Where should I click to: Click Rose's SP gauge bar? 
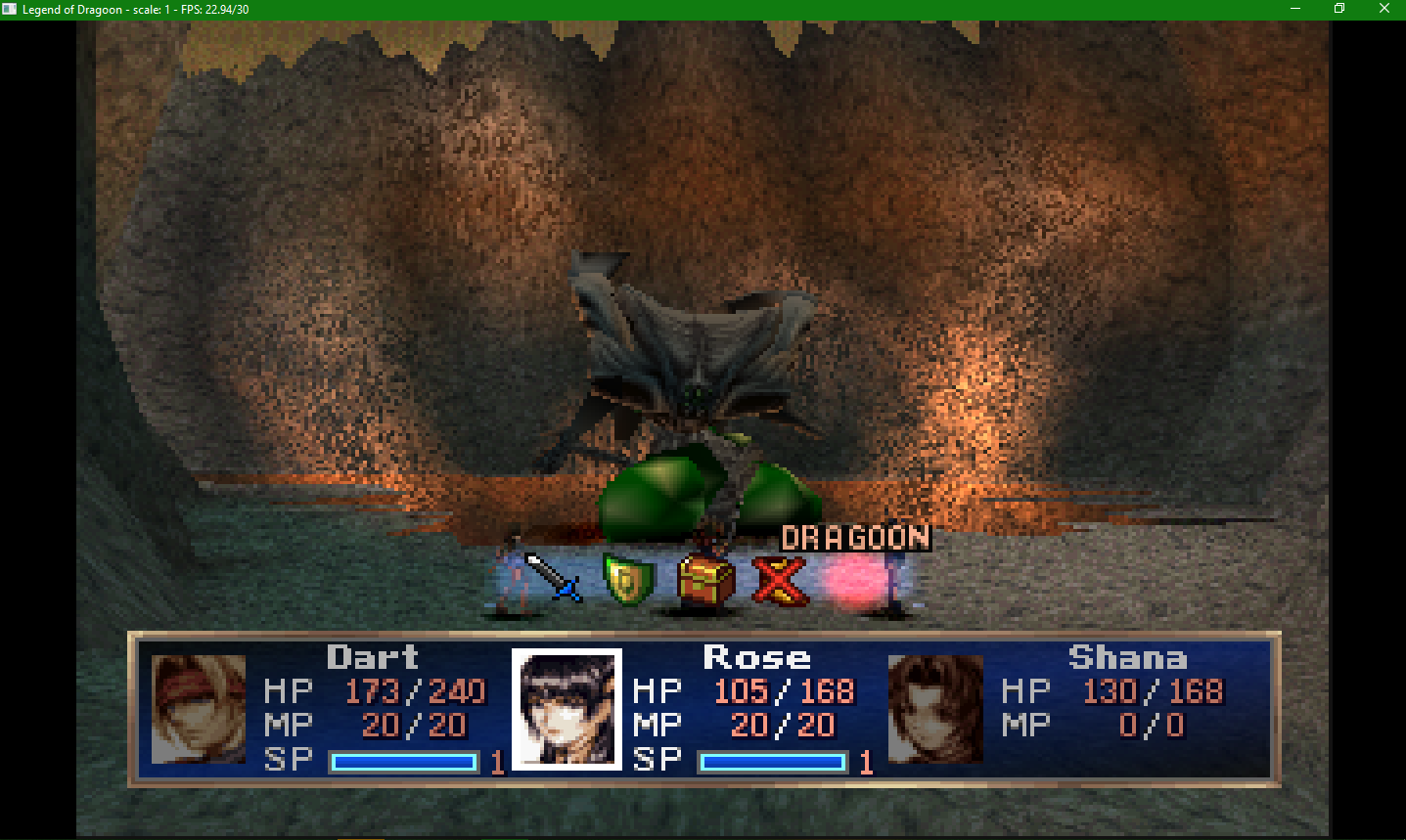click(772, 761)
